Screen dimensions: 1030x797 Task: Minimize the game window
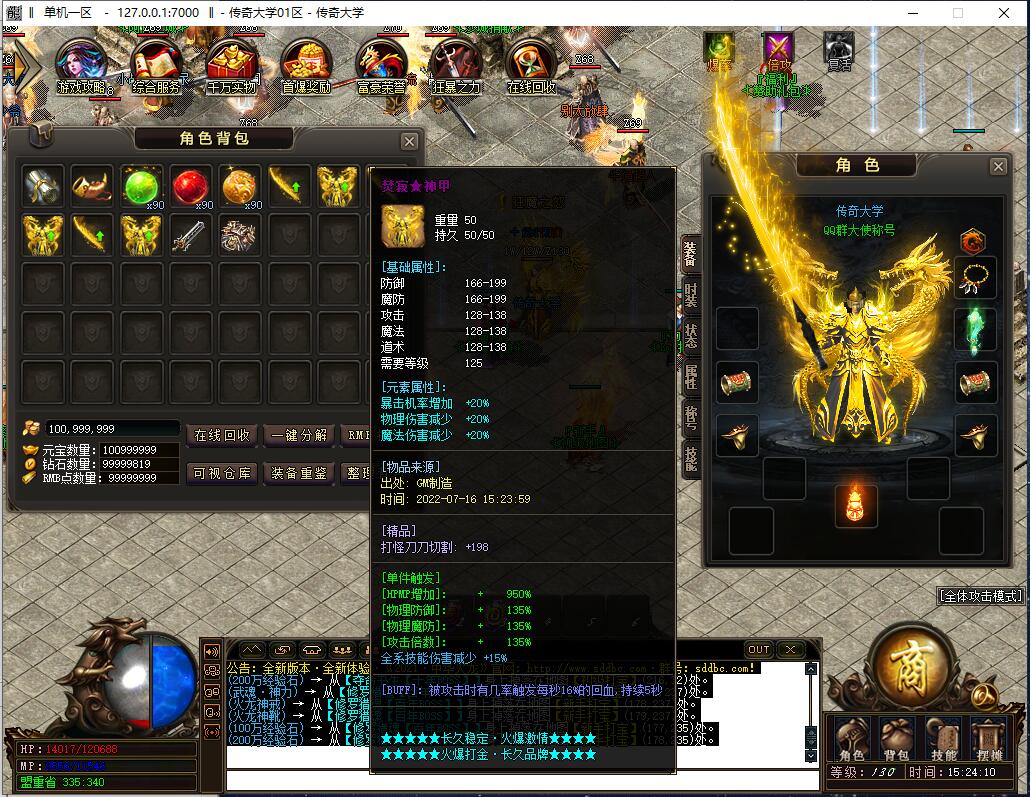pos(912,13)
